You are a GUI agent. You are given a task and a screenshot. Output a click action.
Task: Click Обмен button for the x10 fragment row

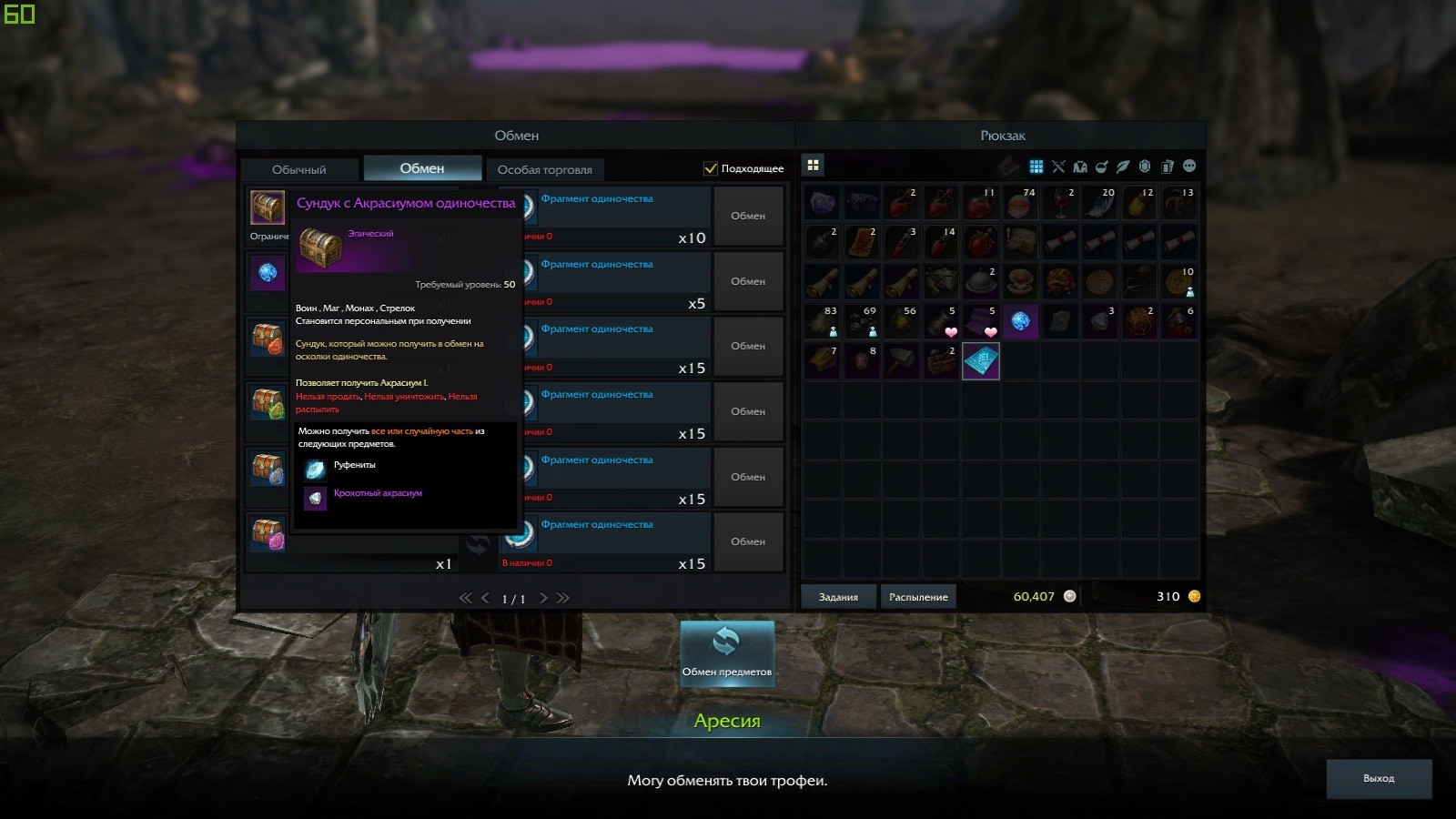click(748, 216)
